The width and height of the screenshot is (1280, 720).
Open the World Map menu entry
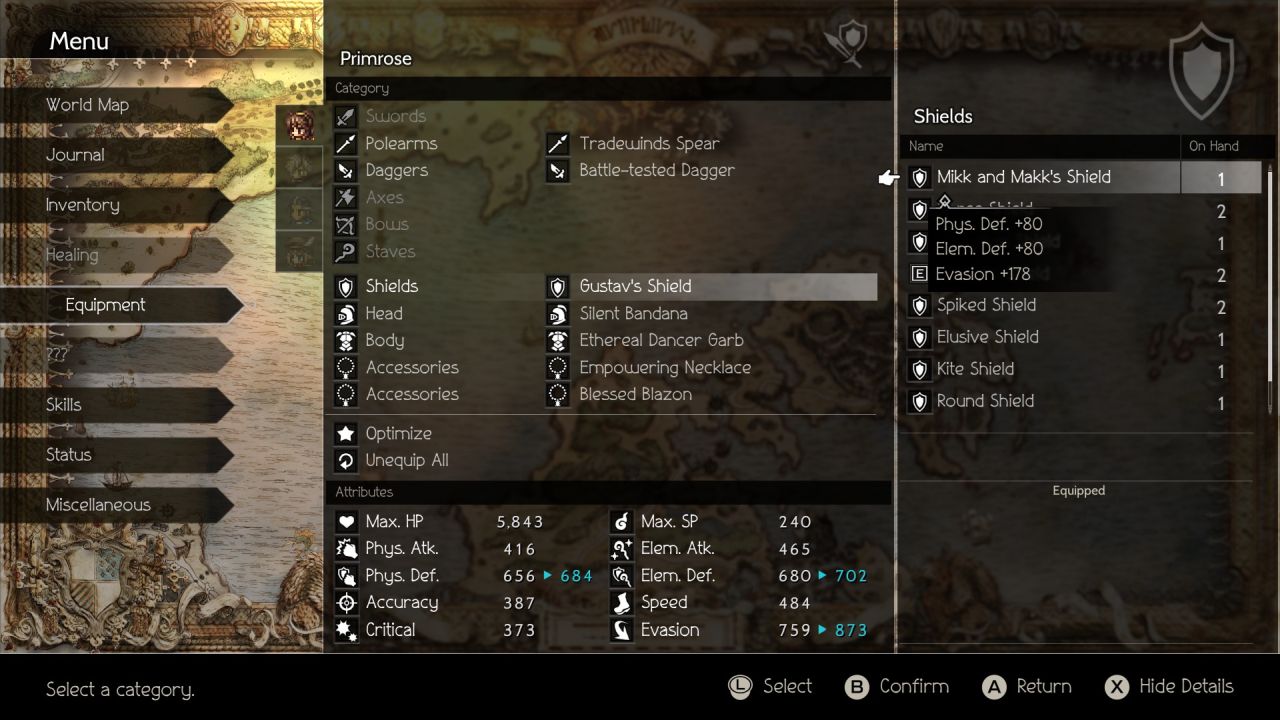pos(88,105)
